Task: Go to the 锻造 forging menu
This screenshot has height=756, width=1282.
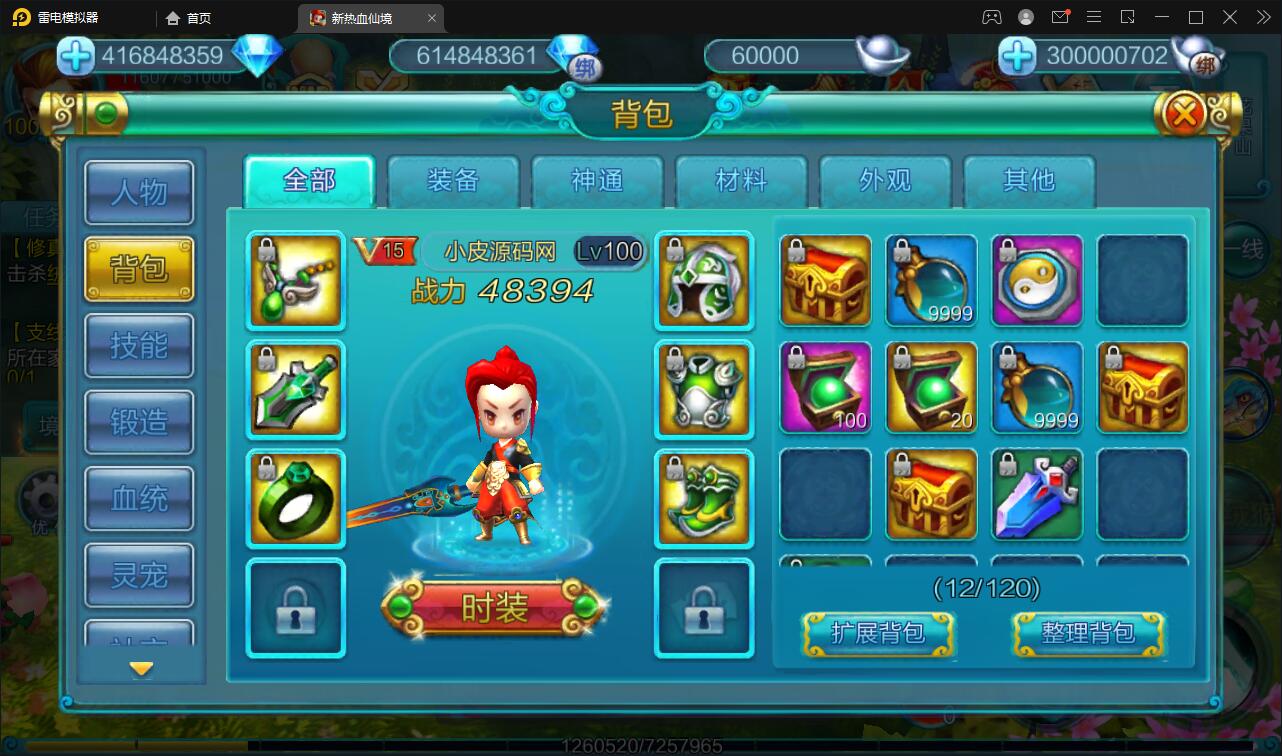Action: 139,422
